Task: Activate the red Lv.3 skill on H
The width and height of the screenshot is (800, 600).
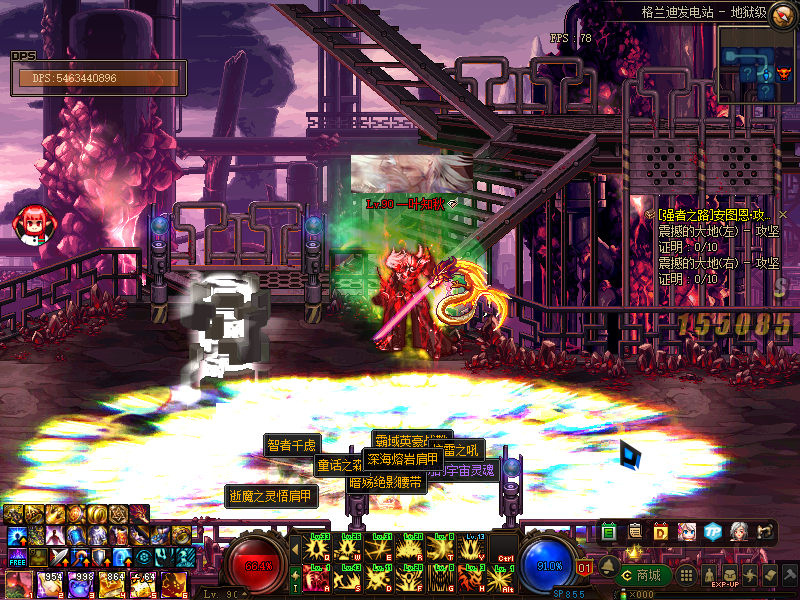Action: coord(472,578)
